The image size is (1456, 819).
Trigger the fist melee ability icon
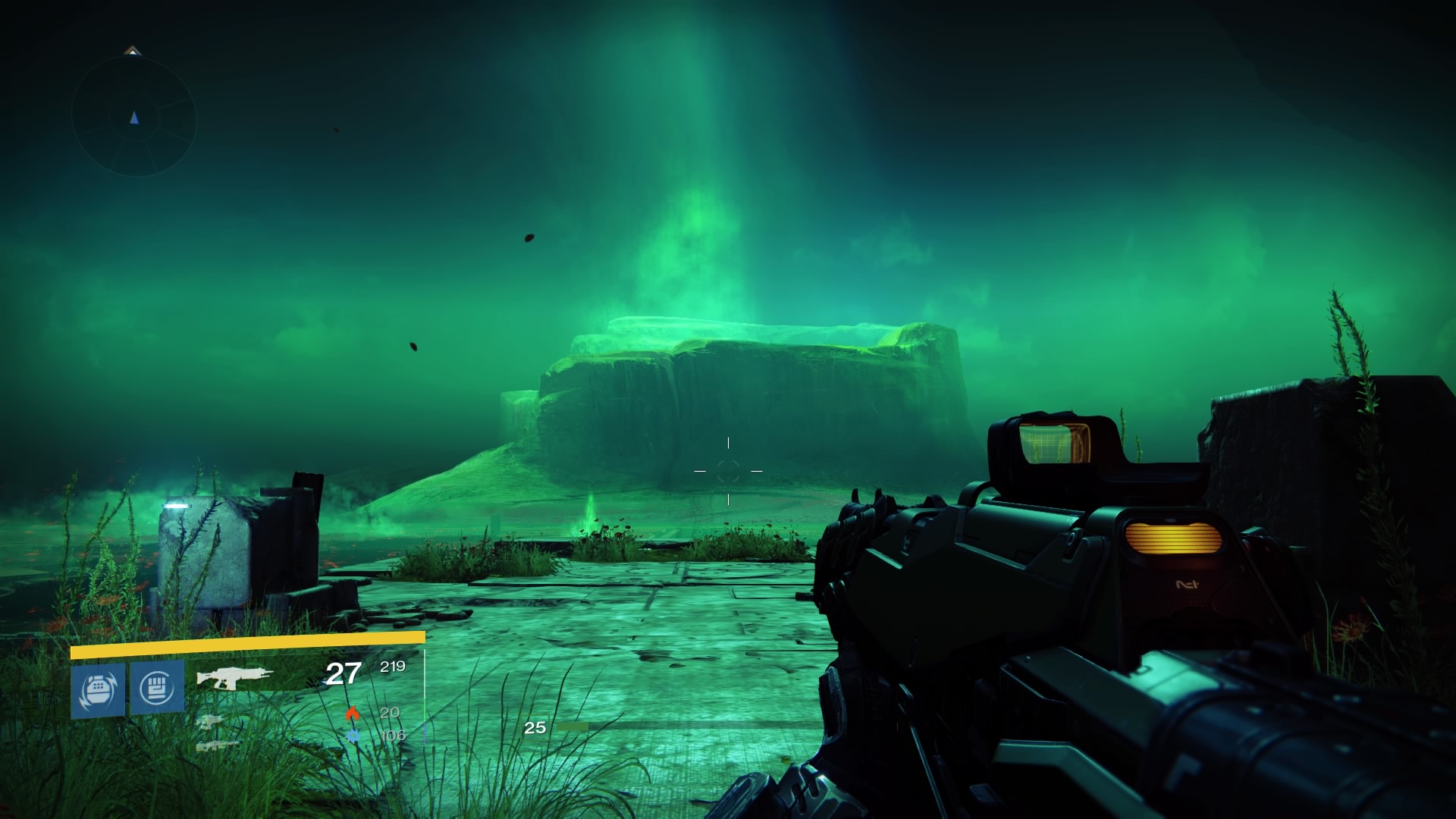157,688
